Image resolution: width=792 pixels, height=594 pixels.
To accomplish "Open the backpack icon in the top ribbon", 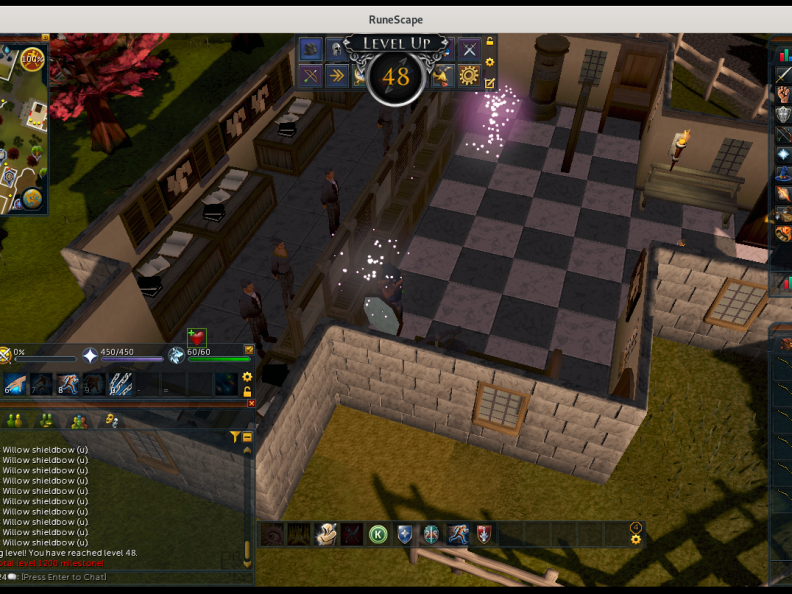I will [x=310, y=49].
